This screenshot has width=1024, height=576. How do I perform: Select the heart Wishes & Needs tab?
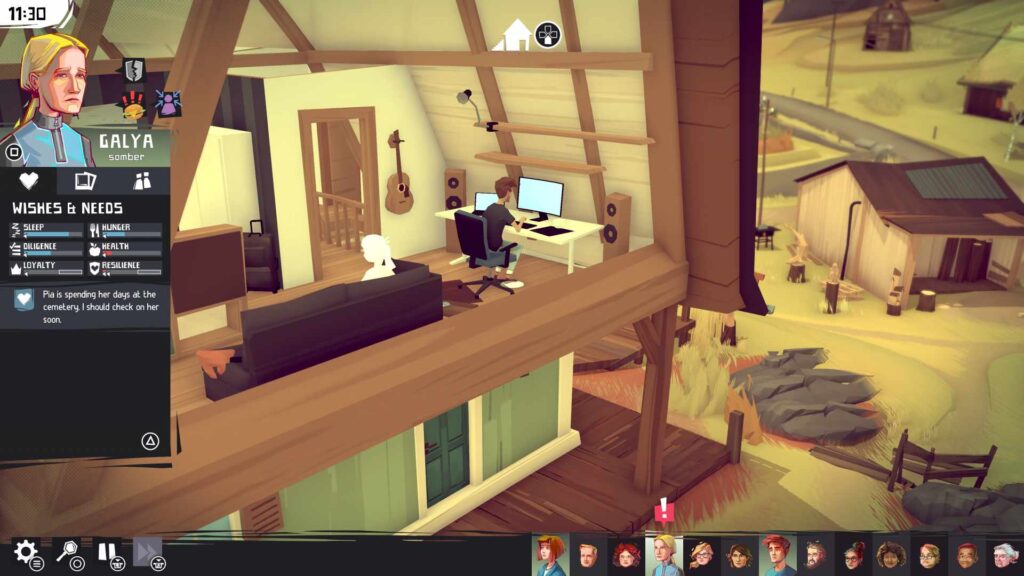click(29, 181)
